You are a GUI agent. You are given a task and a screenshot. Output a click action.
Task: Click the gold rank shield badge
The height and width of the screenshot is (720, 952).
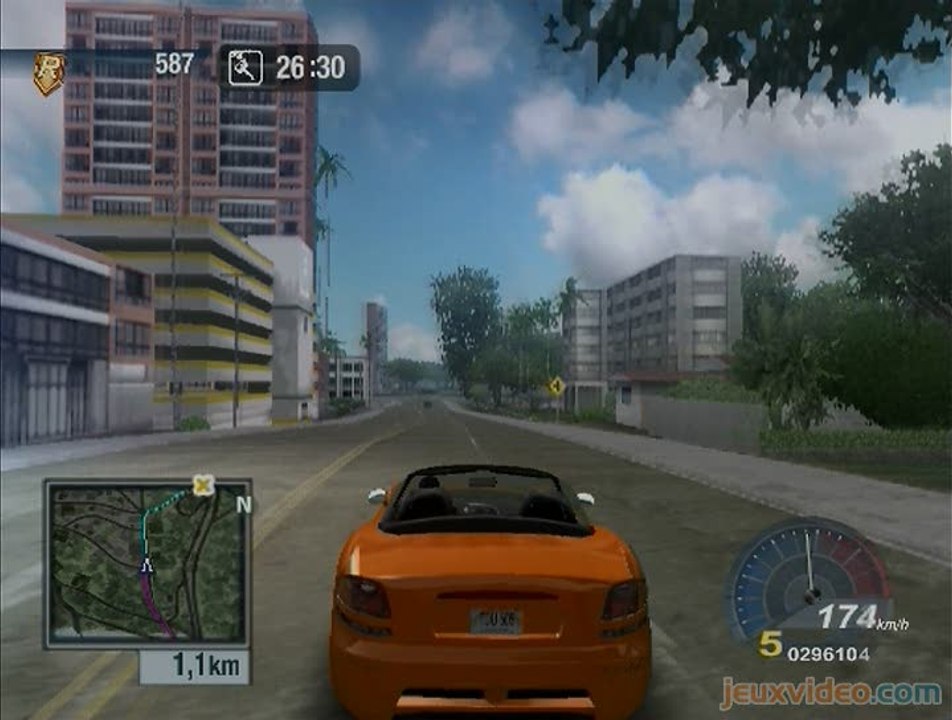(48, 72)
